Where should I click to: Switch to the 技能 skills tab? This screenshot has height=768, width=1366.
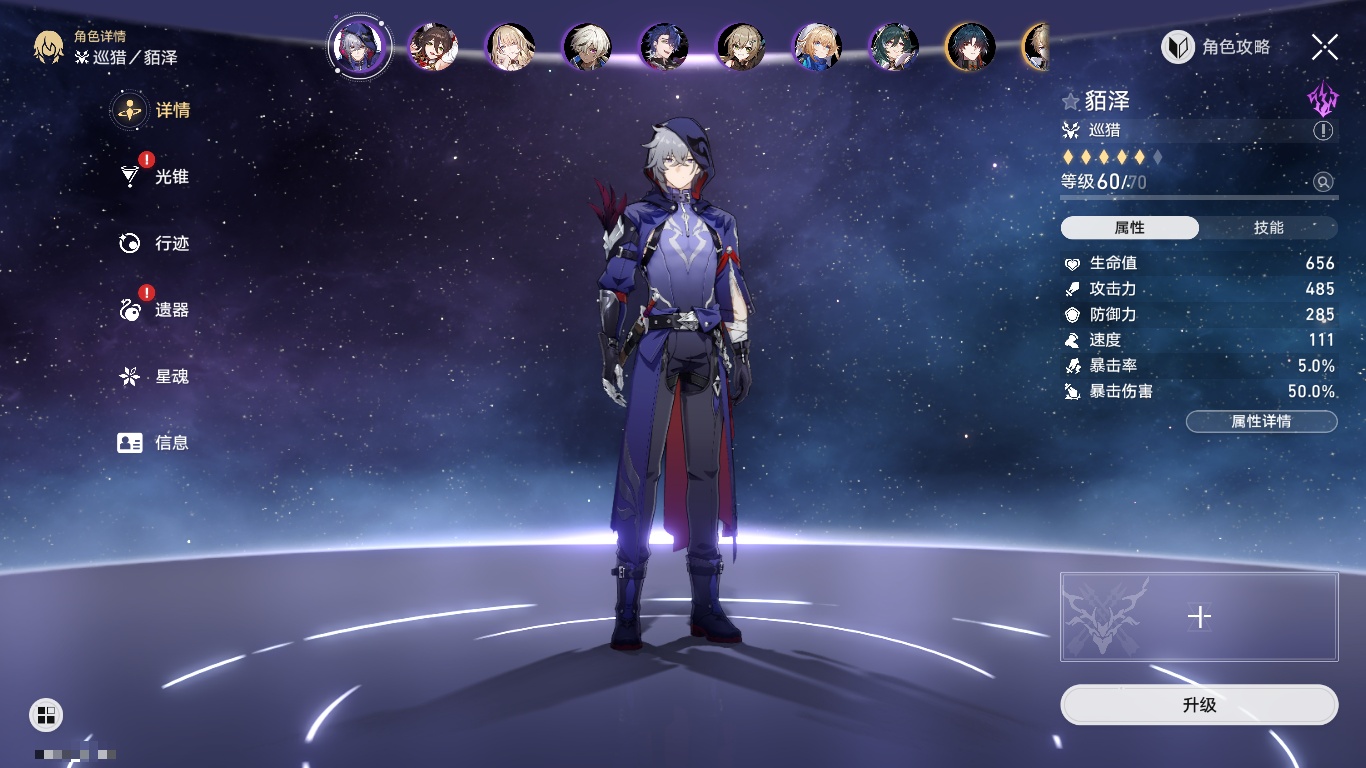coord(1268,228)
